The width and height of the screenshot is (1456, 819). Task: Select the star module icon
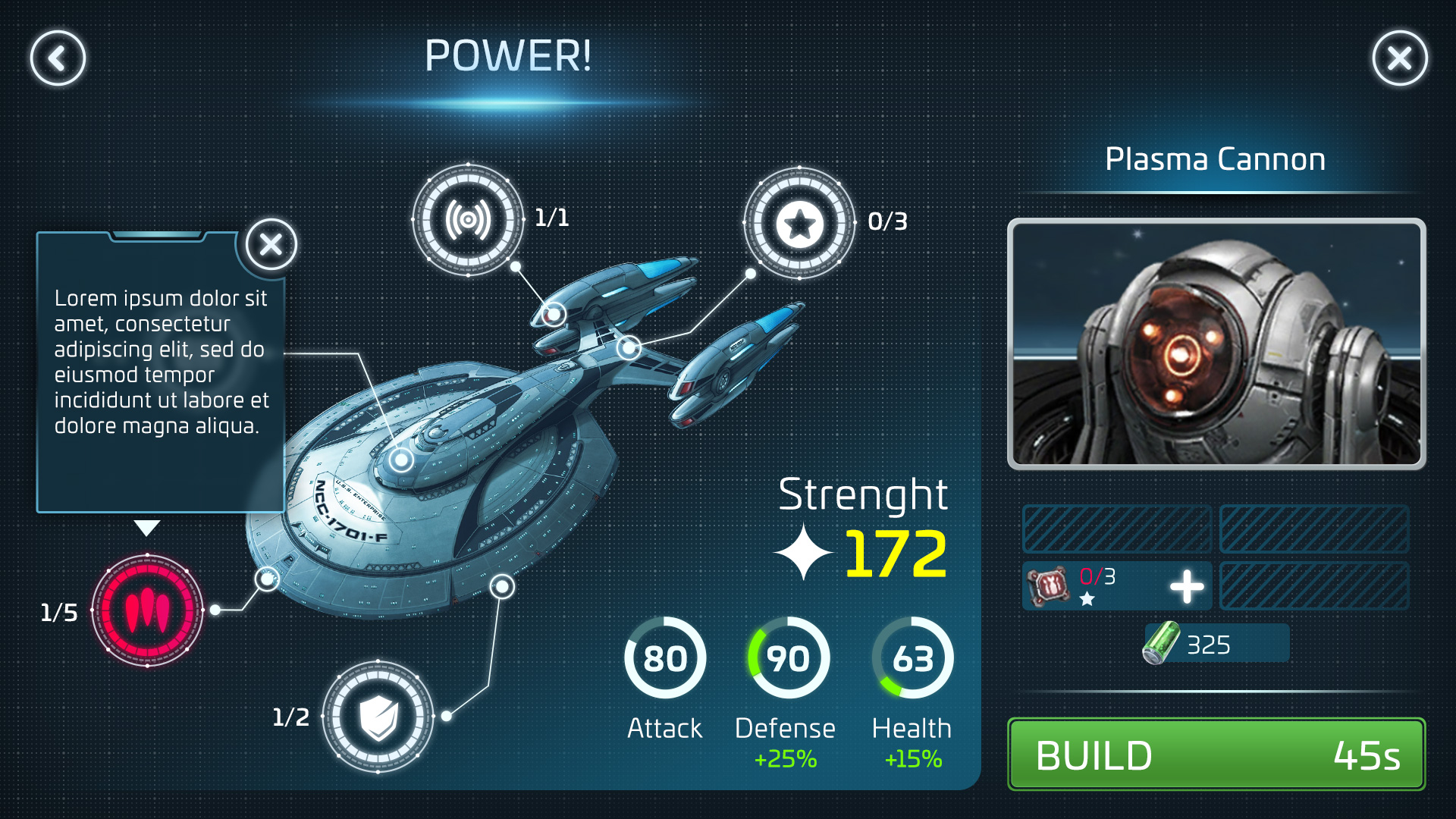coord(799,223)
